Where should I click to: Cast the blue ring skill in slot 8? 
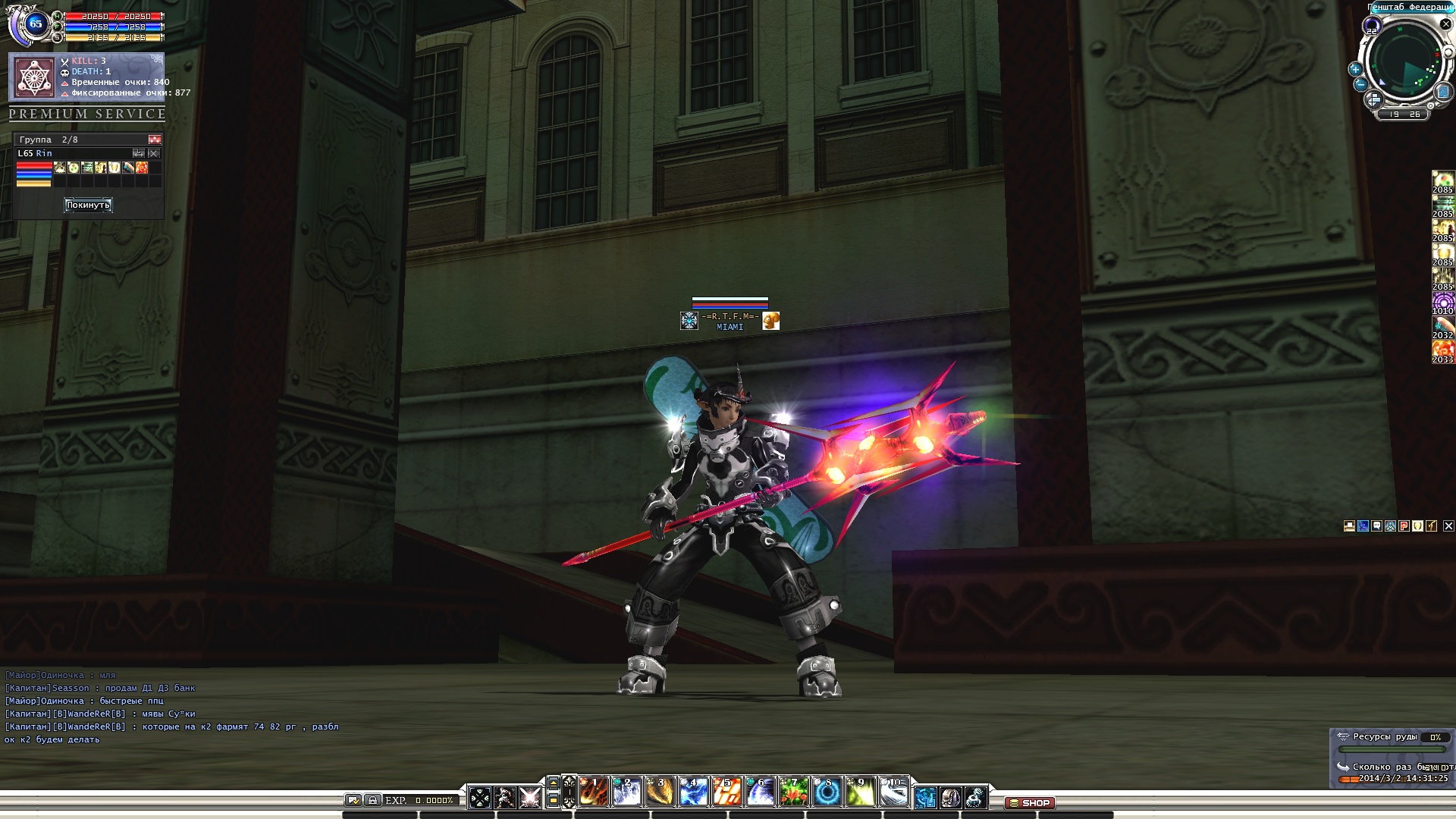(x=827, y=793)
